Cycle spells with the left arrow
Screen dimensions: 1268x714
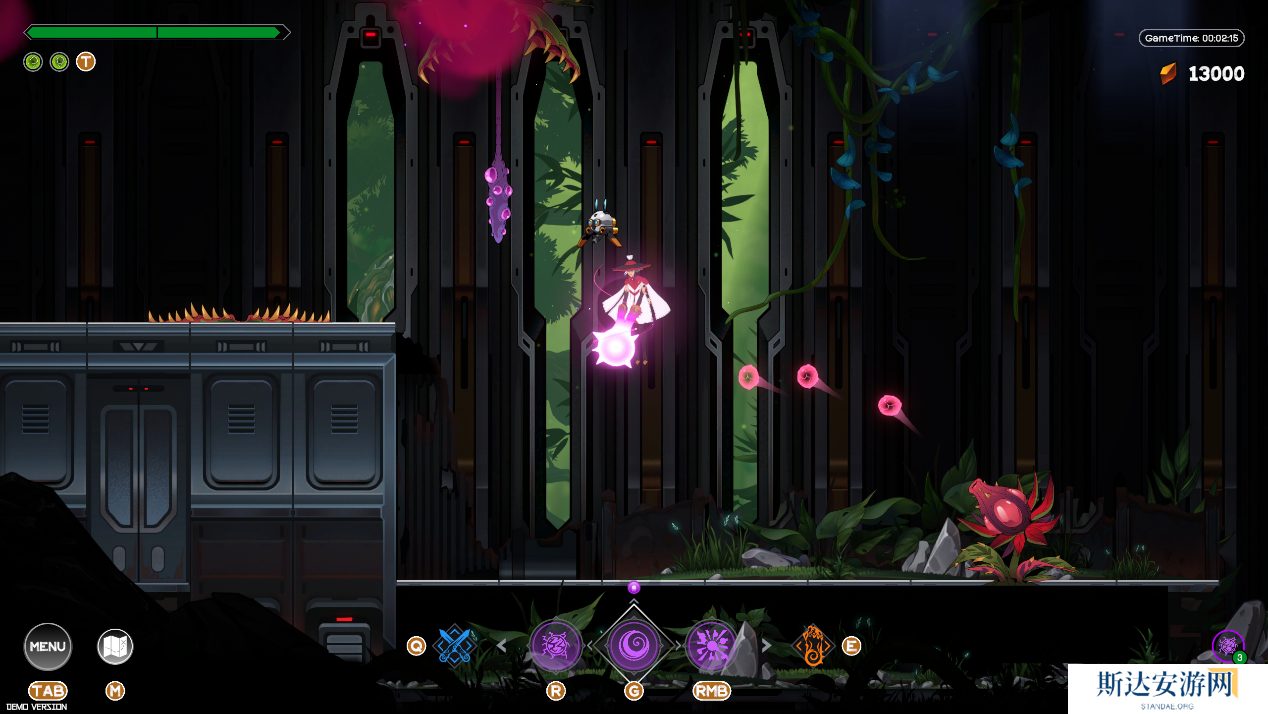(502, 646)
